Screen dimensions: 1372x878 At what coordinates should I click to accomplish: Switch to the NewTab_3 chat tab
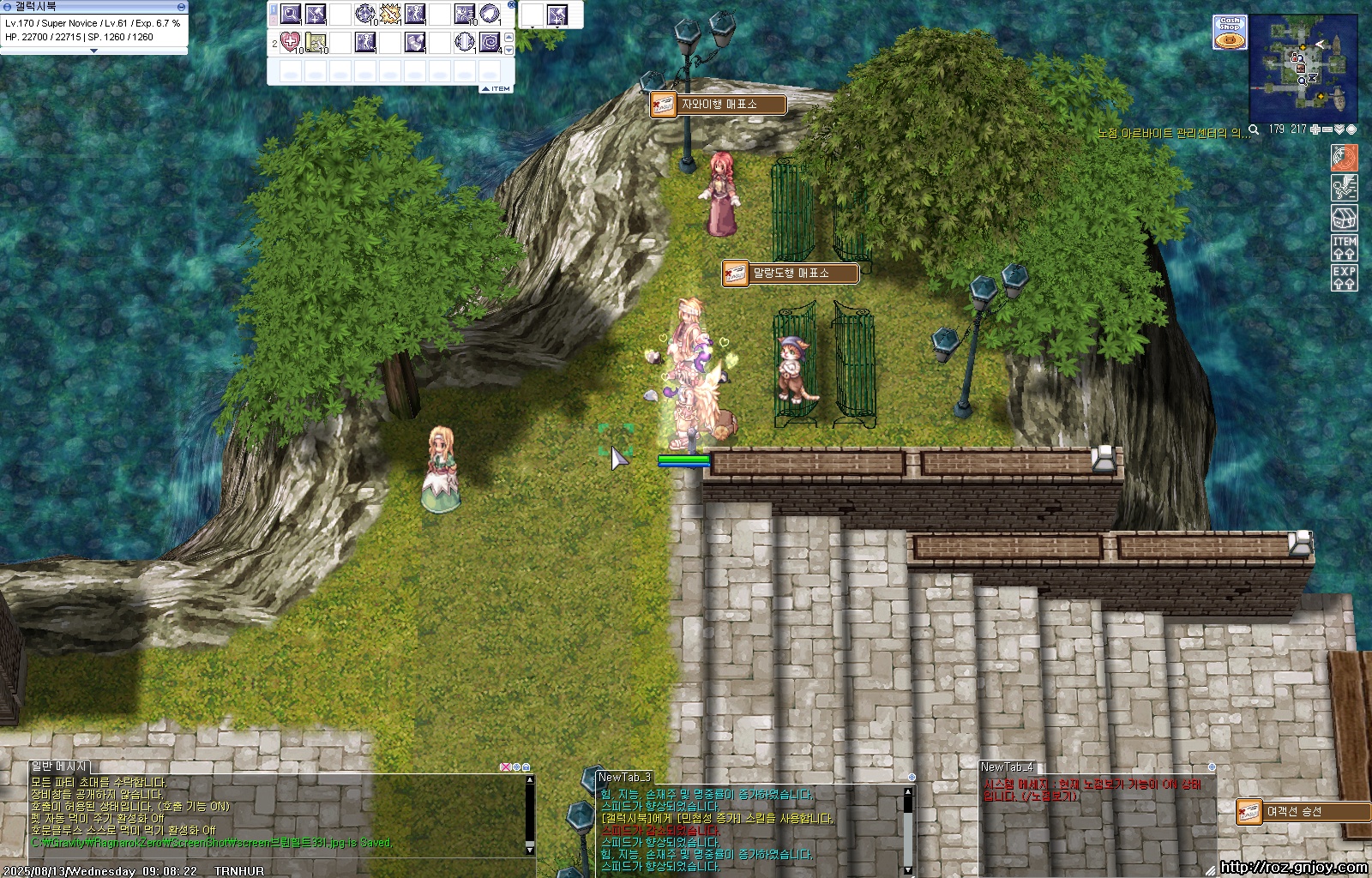click(625, 777)
